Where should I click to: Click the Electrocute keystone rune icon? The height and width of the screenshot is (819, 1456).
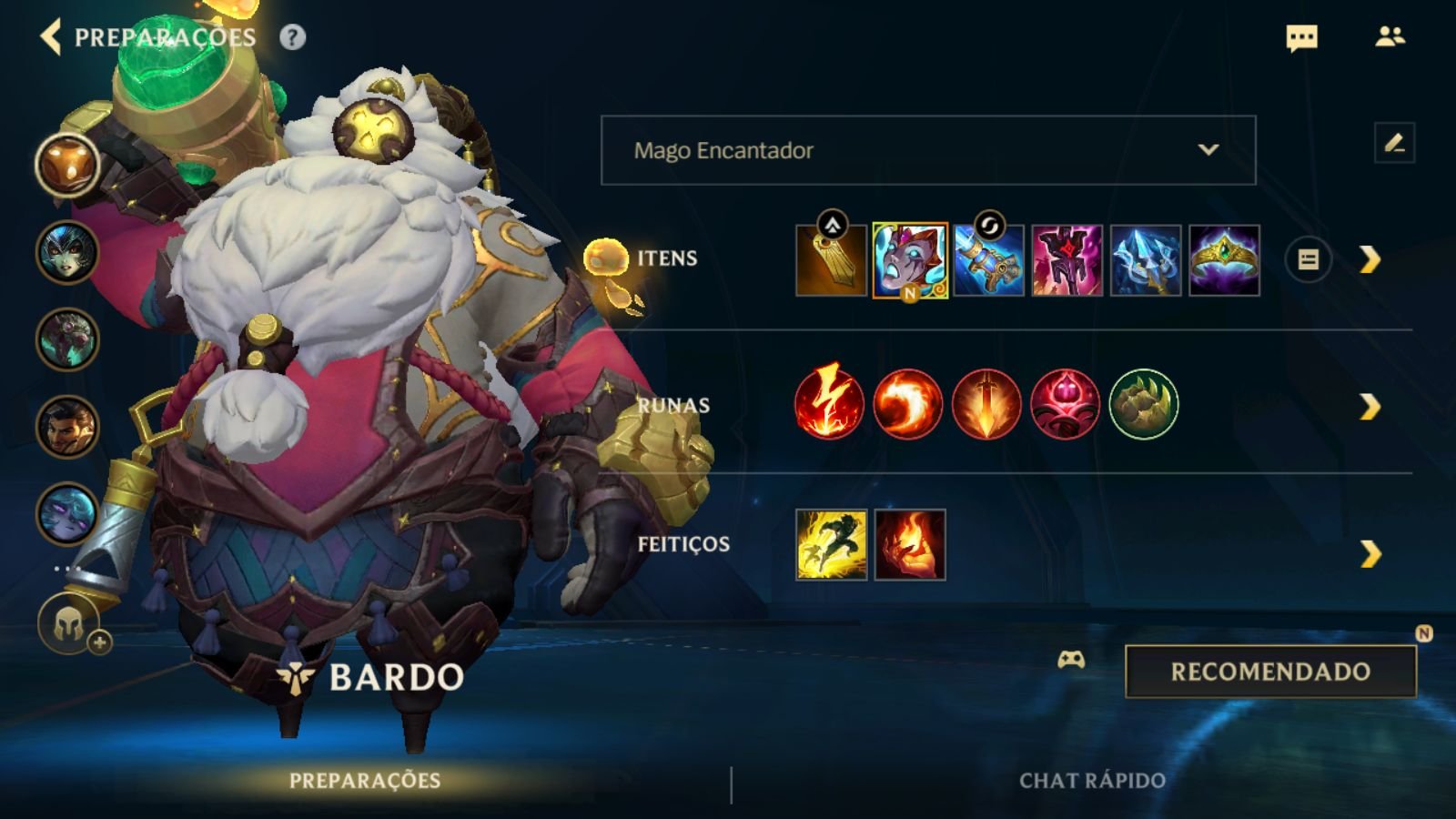(831, 403)
